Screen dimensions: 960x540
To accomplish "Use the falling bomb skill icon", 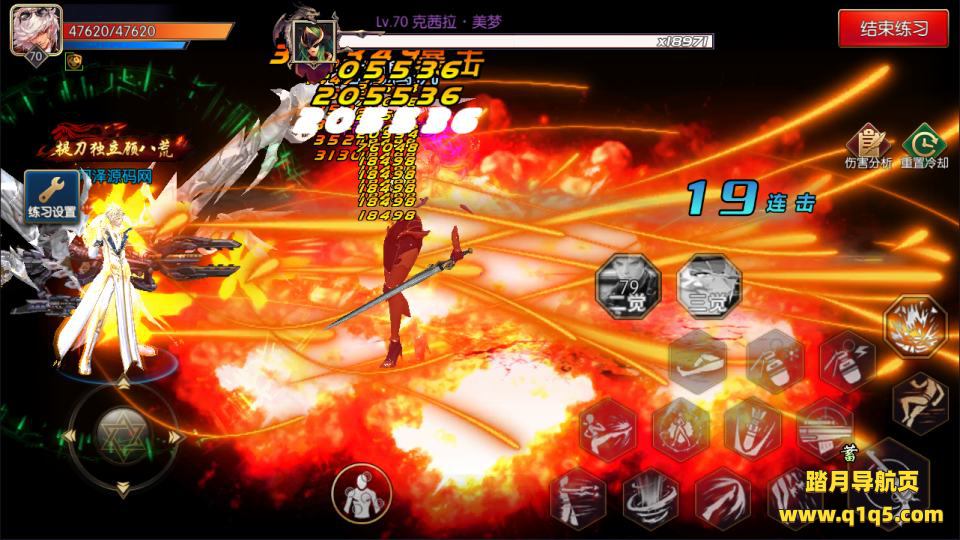I will click(x=752, y=428).
